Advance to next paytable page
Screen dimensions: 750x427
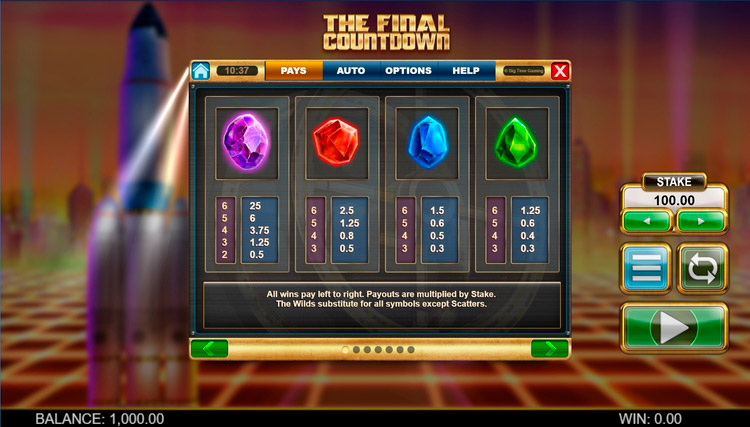pyautogui.click(x=550, y=348)
